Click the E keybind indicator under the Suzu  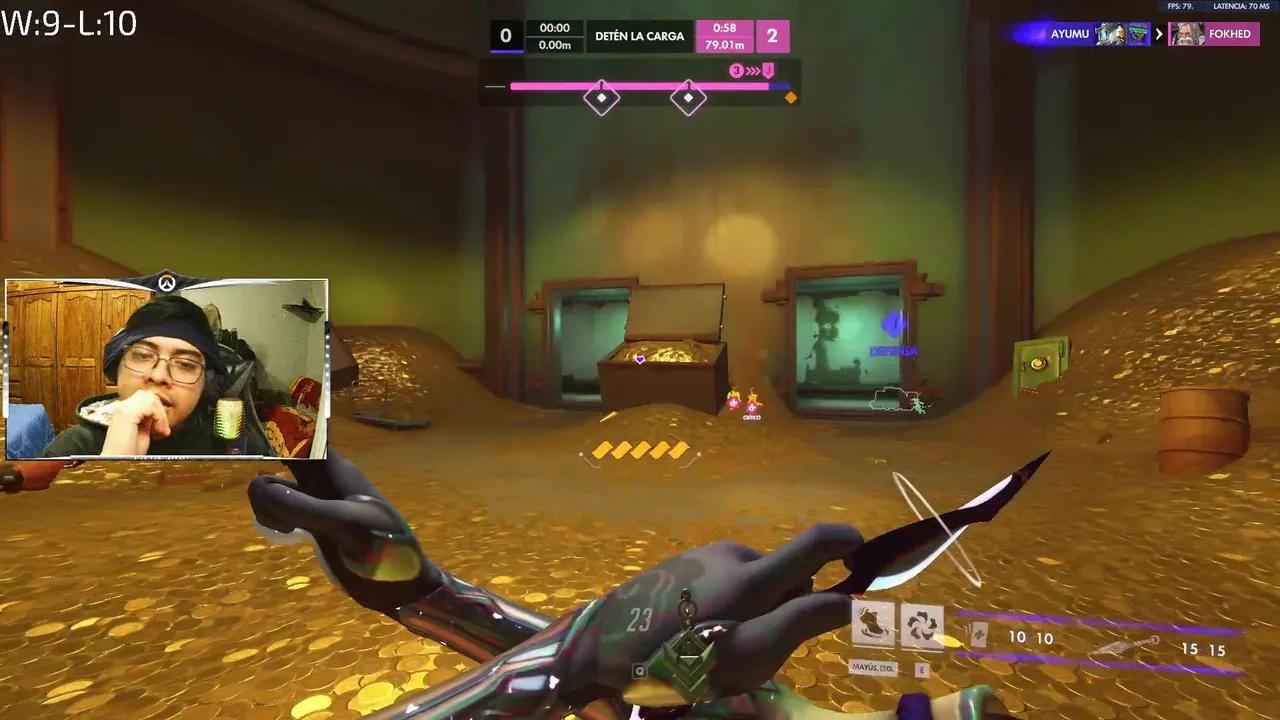(922, 670)
